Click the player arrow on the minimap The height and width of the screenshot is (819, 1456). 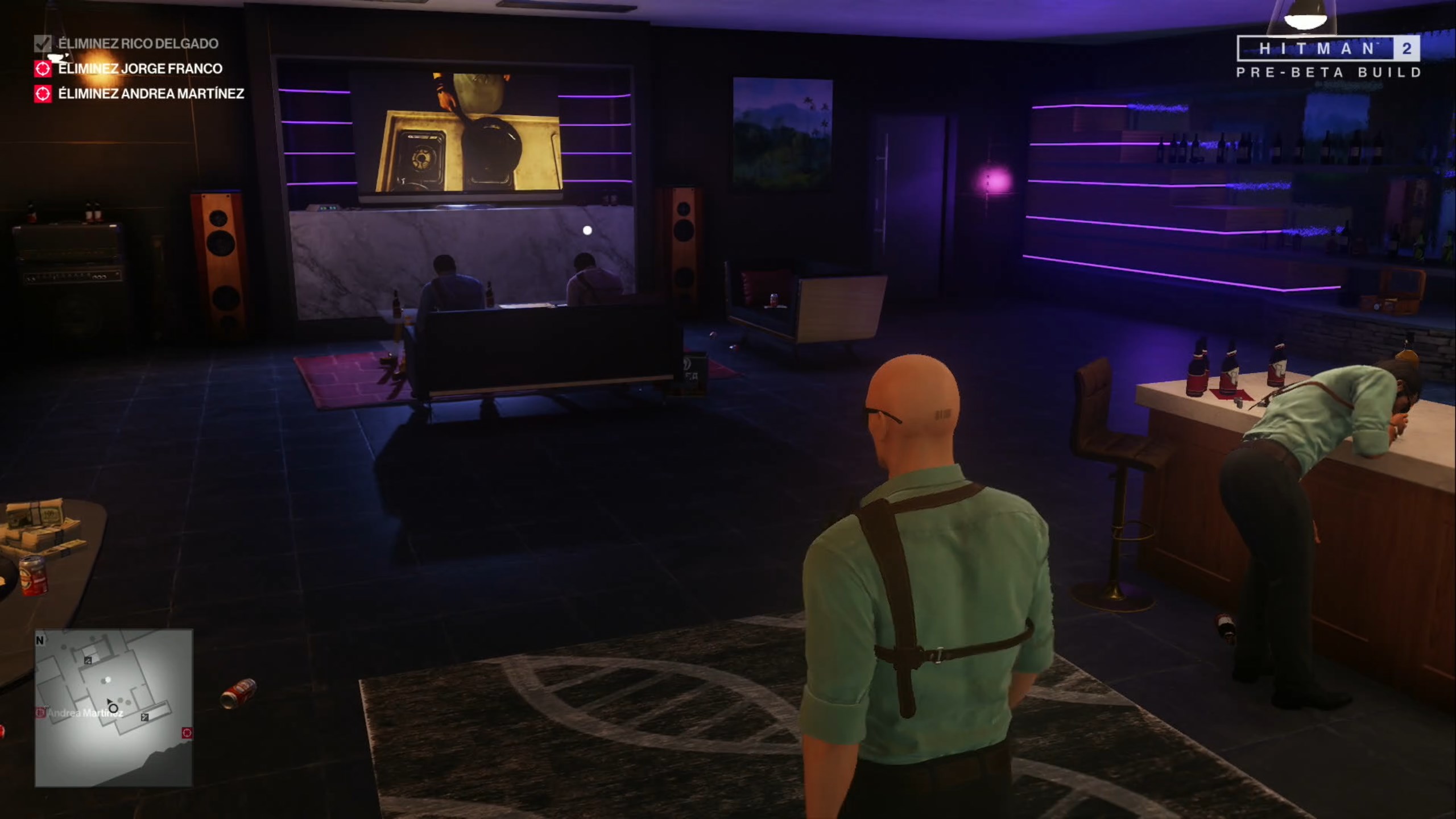coord(110,701)
